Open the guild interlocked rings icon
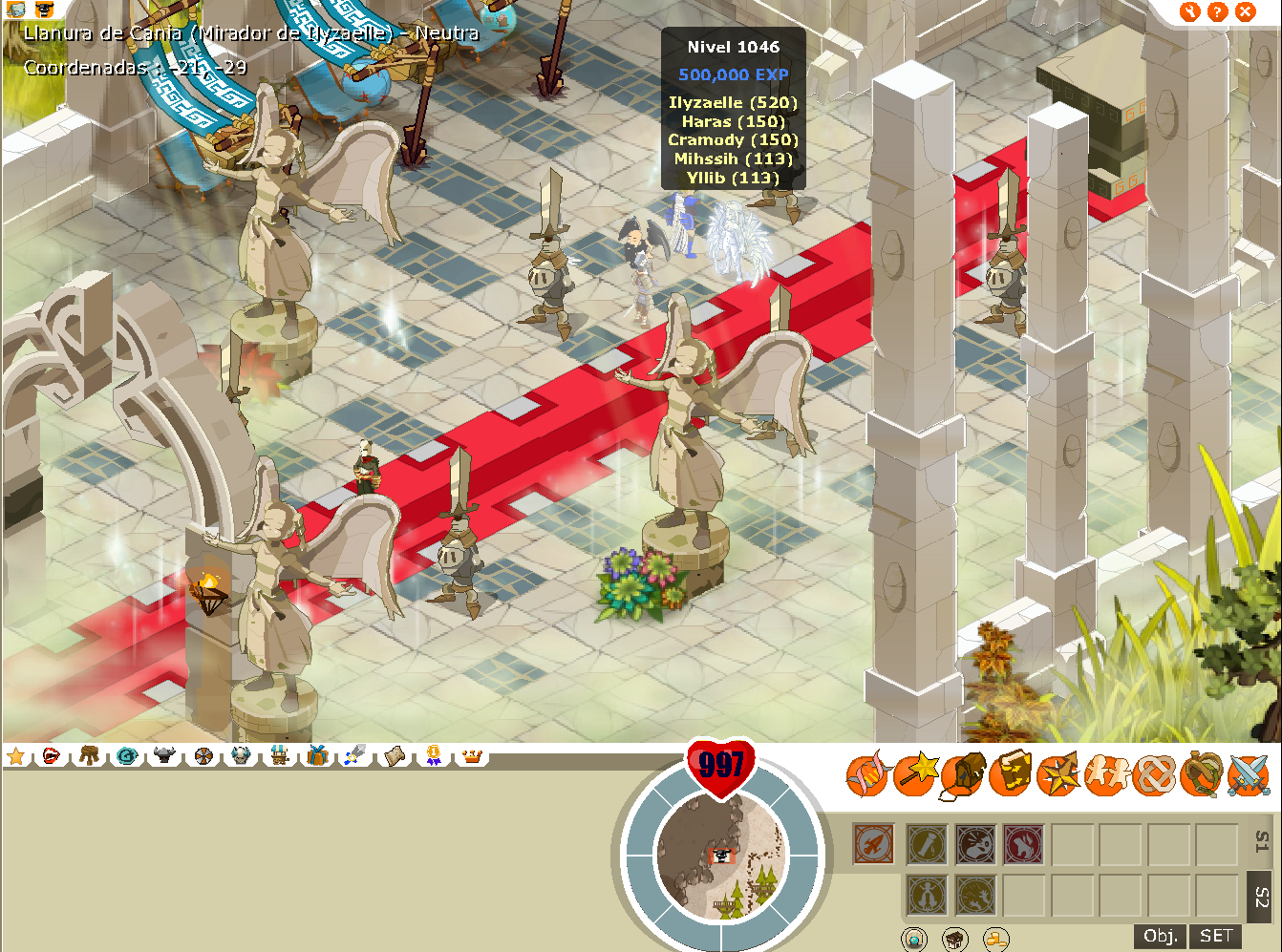Screen dimensions: 1282x952 [1153, 775]
